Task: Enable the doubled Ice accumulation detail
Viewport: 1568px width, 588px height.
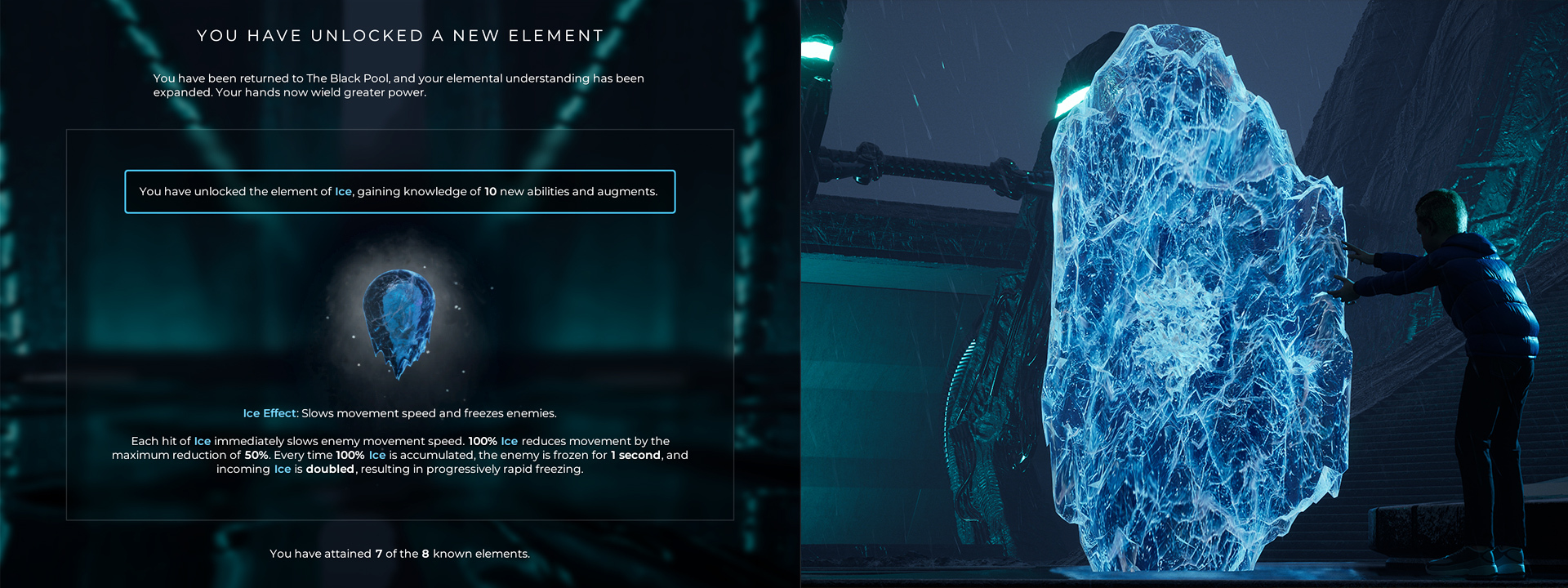Action: click(x=330, y=470)
